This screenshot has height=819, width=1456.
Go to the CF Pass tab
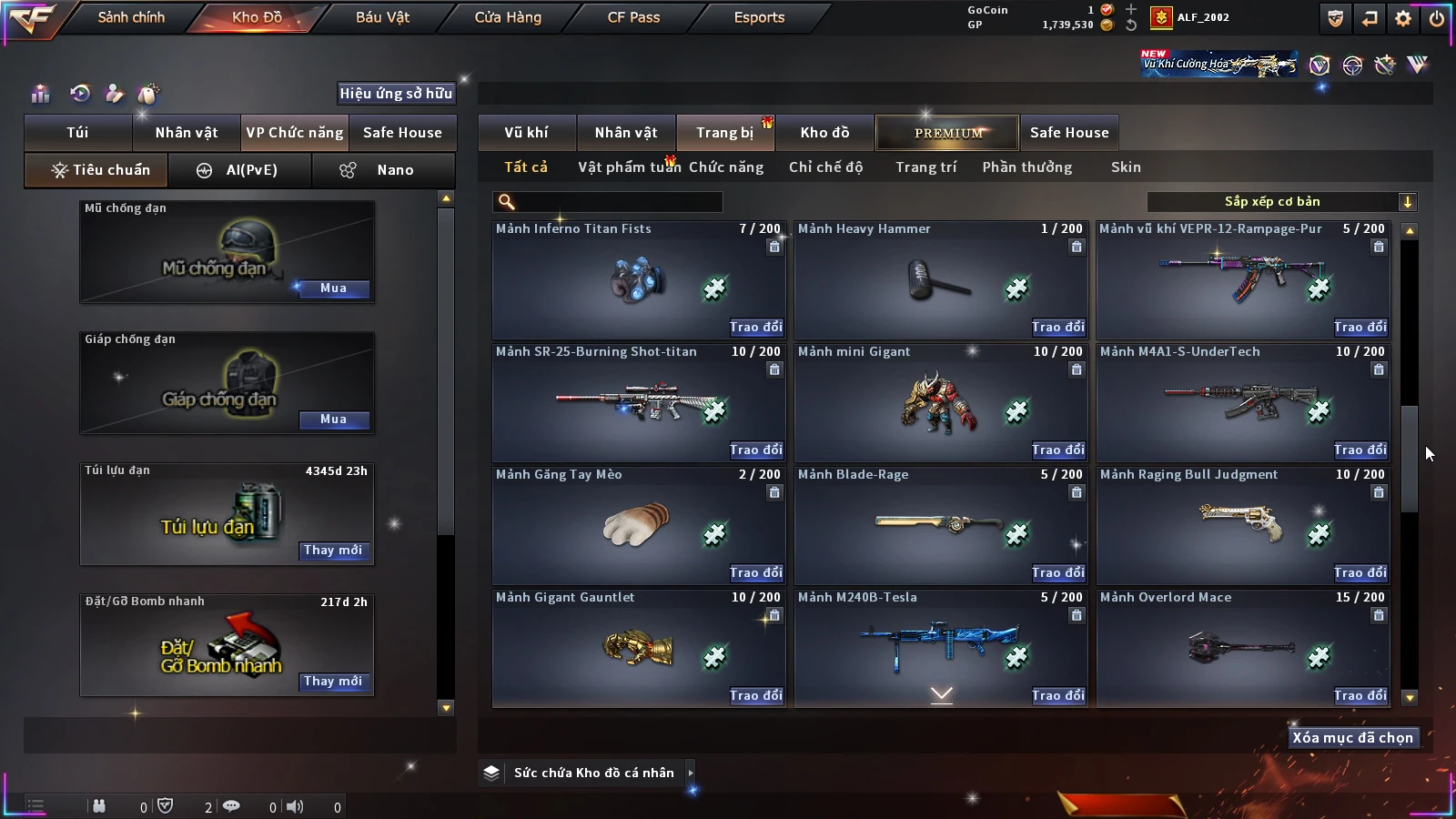(633, 17)
